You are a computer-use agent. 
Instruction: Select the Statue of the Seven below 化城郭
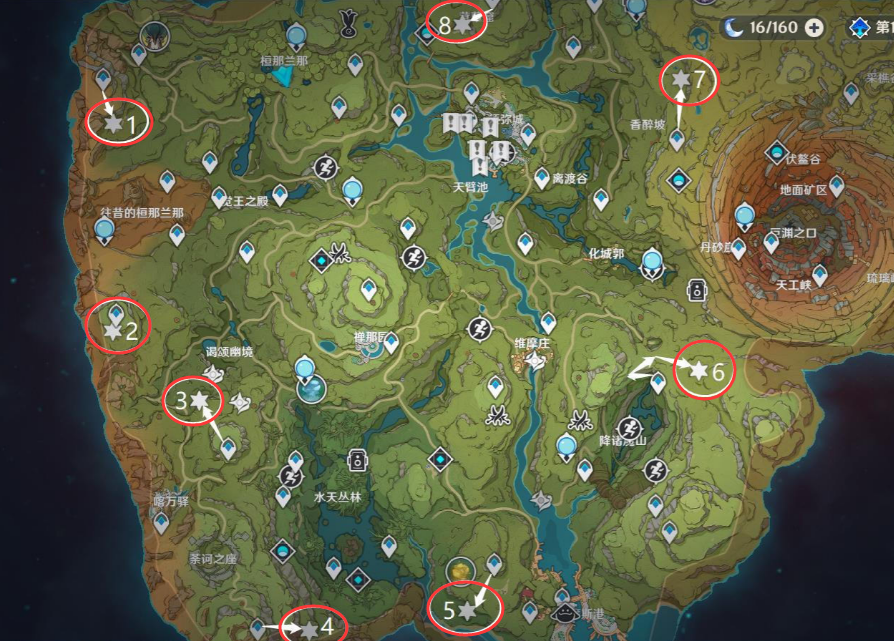pyautogui.click(x=653, y=263)
